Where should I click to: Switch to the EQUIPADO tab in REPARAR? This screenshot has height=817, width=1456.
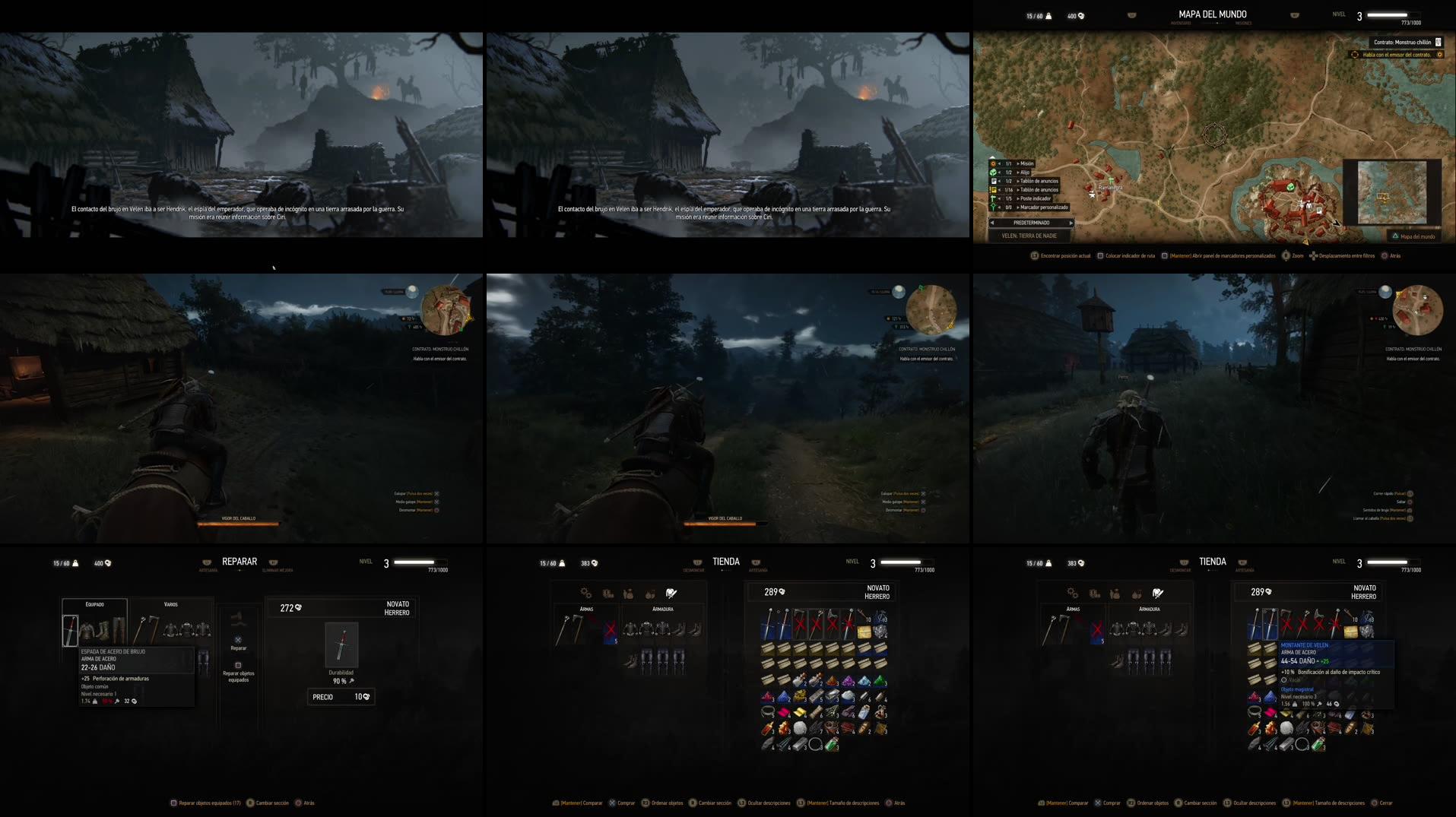pos(97,604)
